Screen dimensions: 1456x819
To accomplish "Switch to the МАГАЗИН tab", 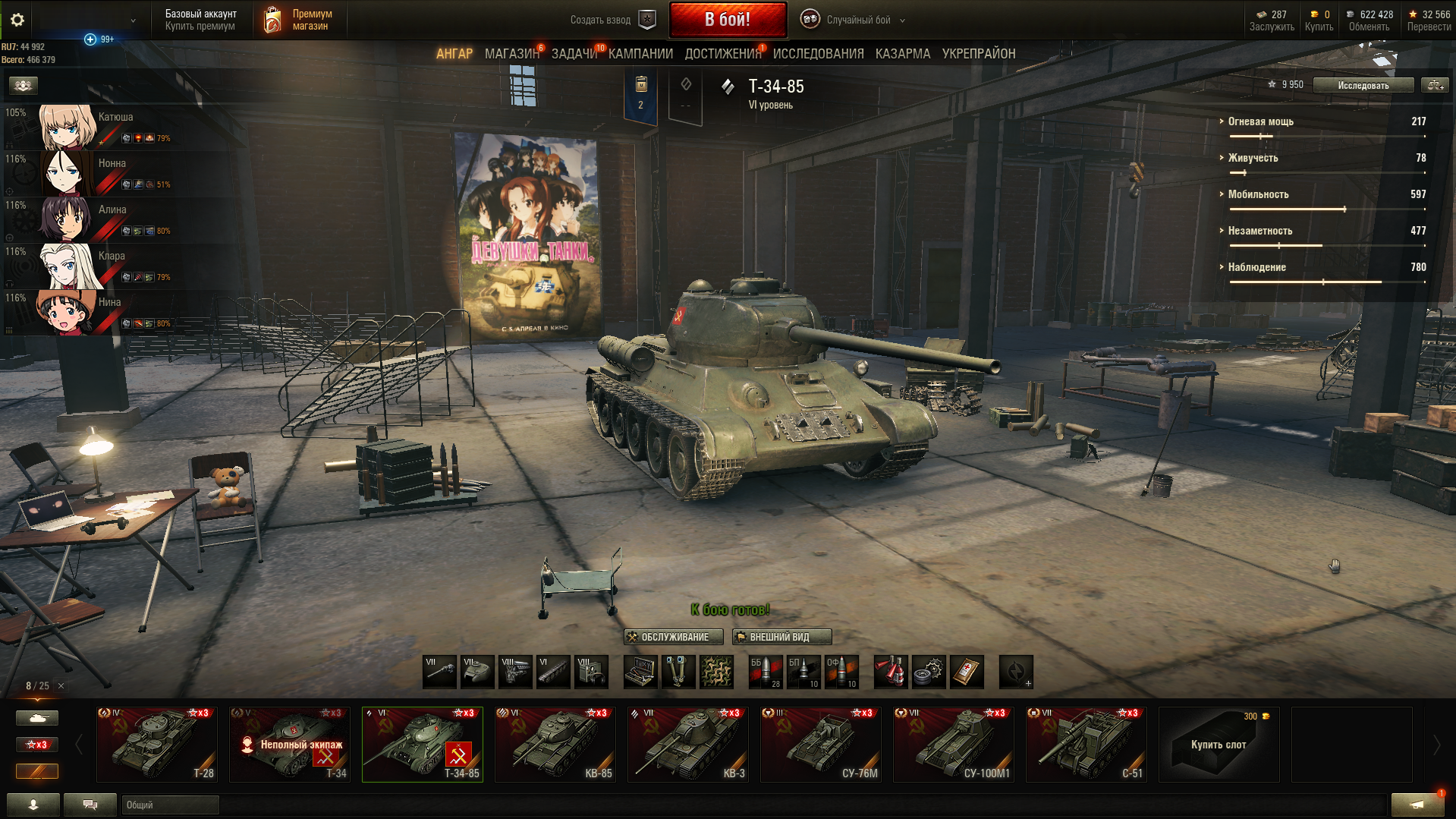I will [511, 54].
